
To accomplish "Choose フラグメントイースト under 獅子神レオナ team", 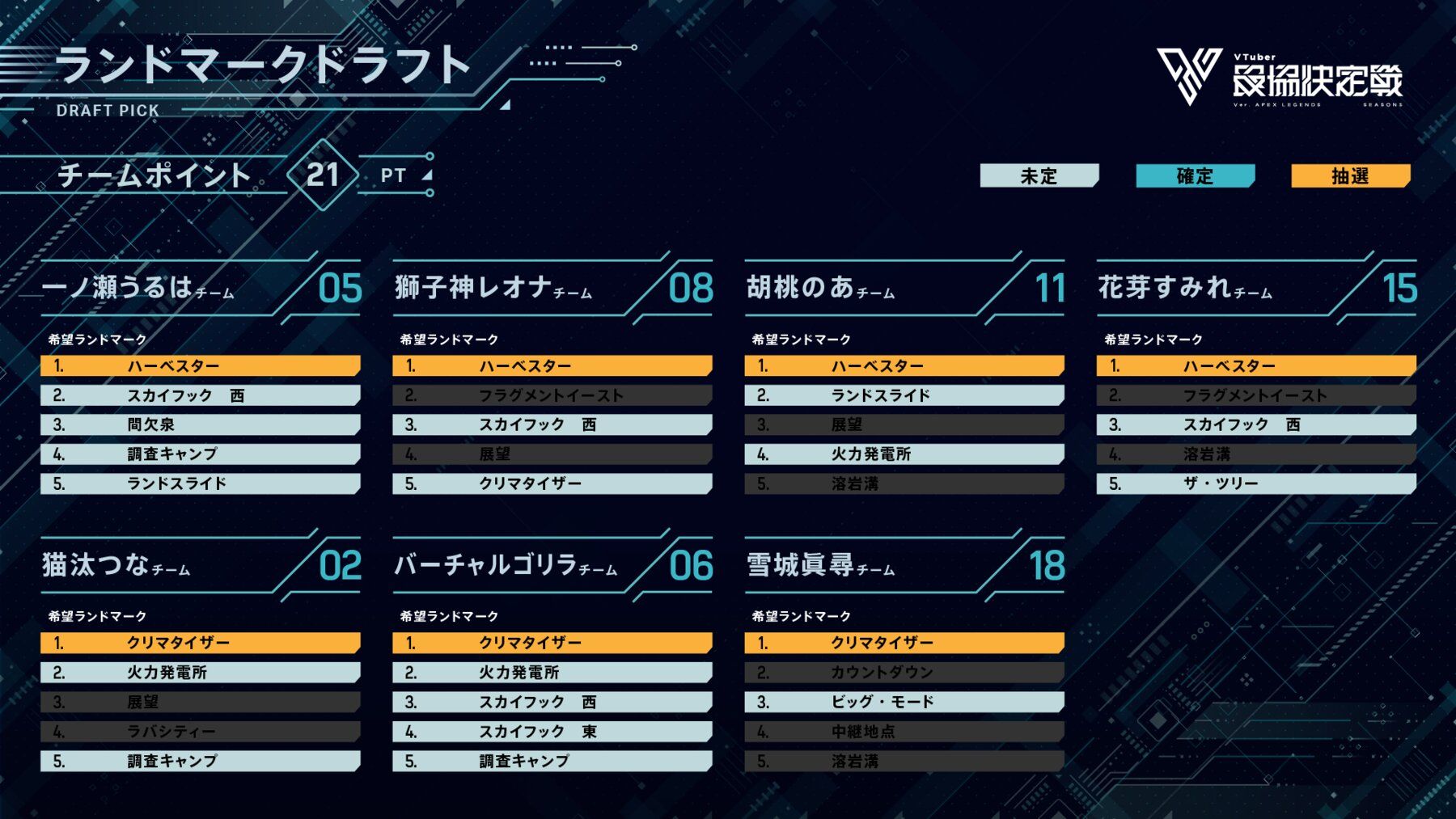I will (x=552, y=395).
